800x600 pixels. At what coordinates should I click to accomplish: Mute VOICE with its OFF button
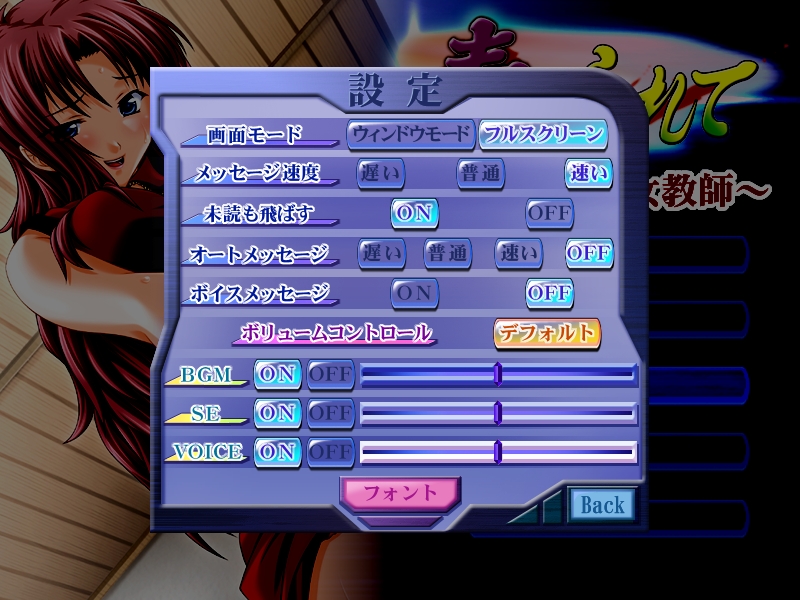point(330,452)
